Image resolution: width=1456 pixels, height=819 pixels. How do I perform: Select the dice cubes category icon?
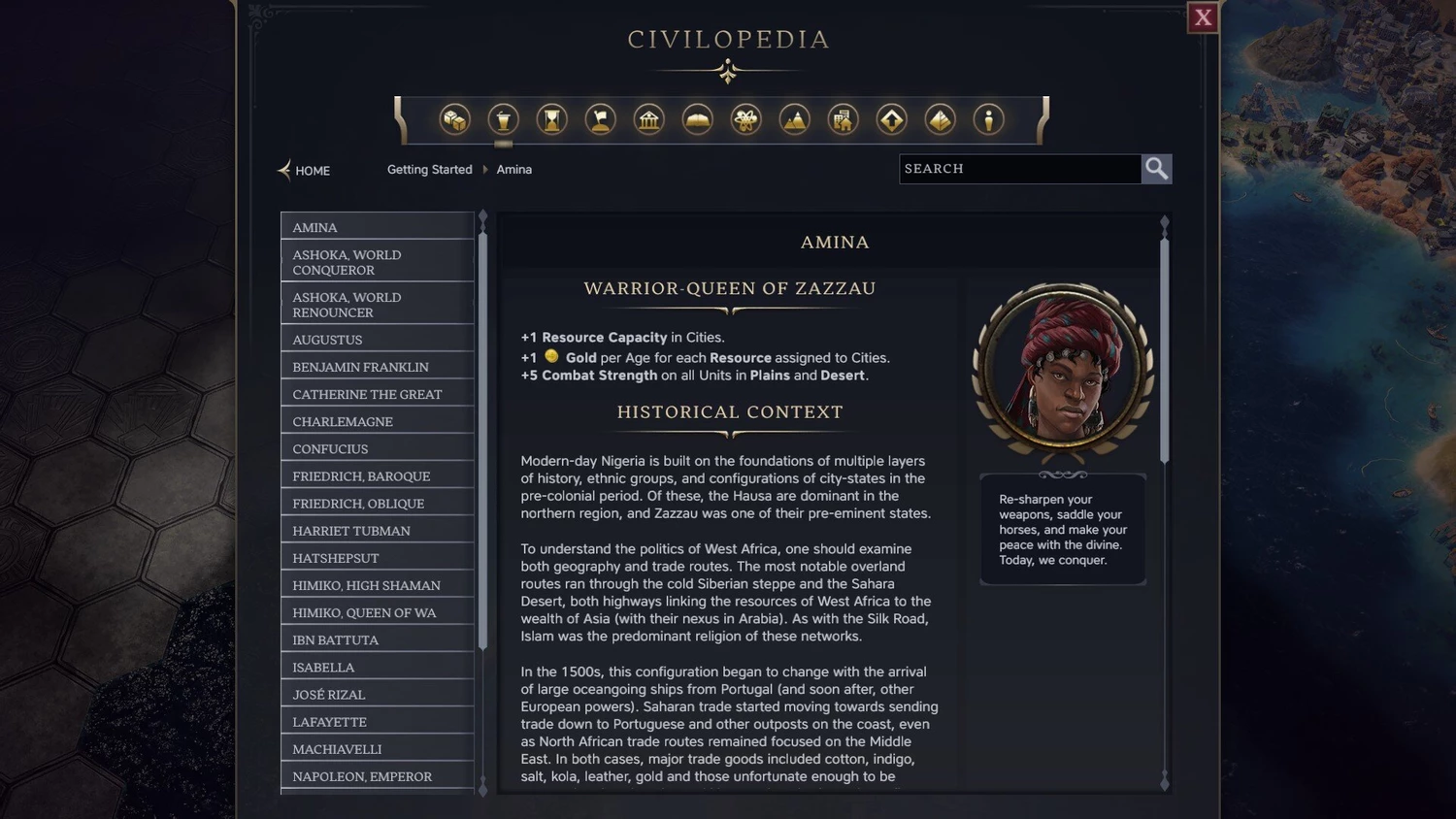(x=454, y=120)
